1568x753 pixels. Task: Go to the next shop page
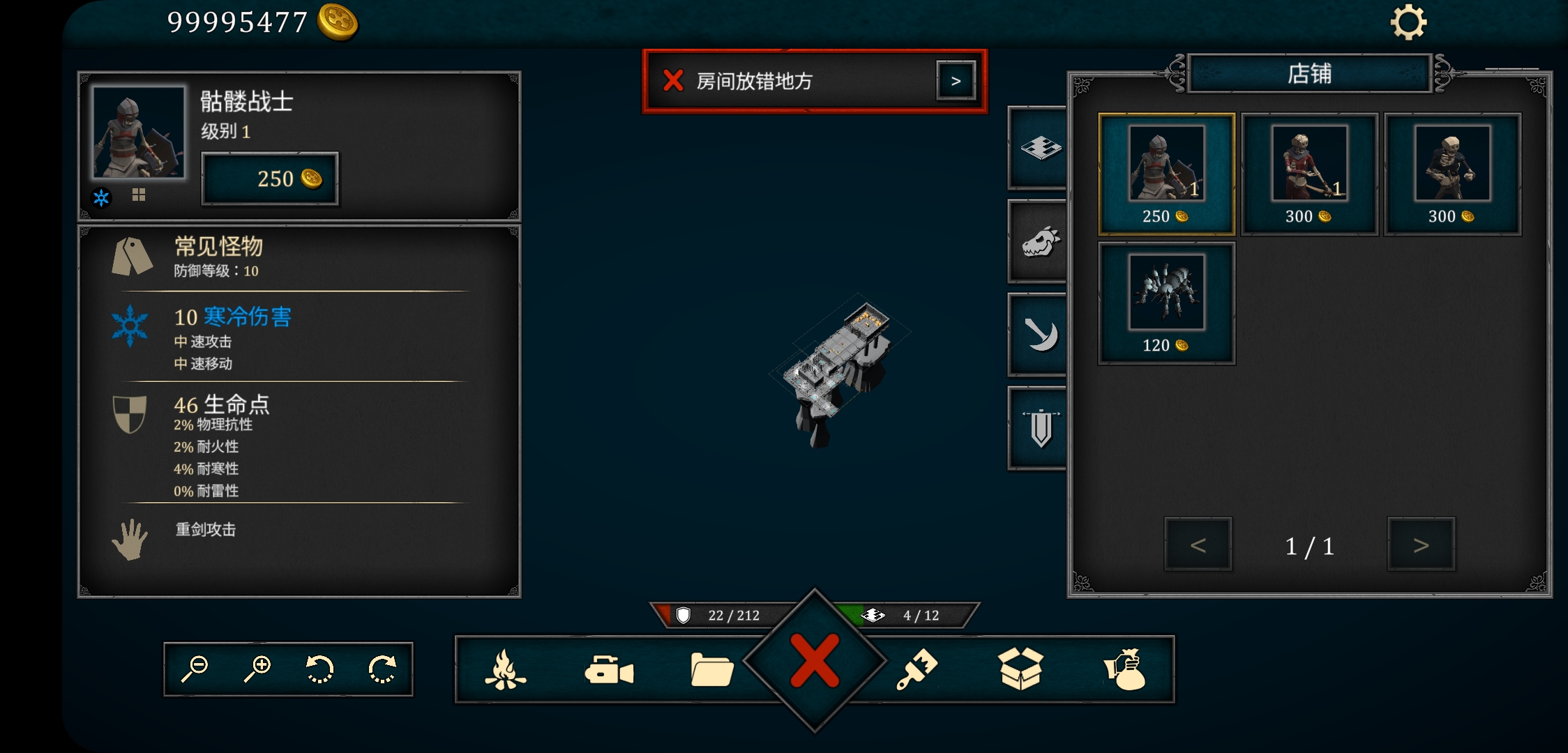(x=1421, y=545)
